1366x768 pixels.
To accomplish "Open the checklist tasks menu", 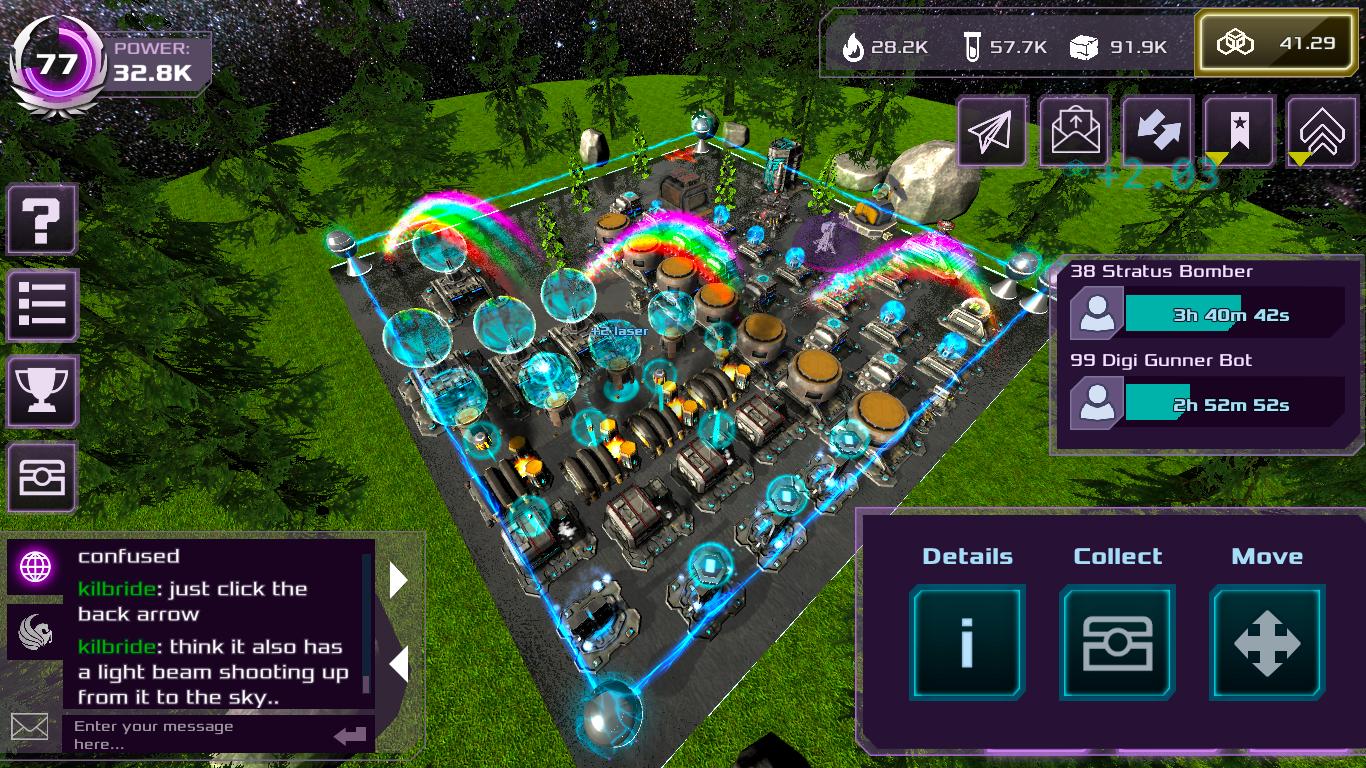I will pyautogui.click(x=42, y=305).
